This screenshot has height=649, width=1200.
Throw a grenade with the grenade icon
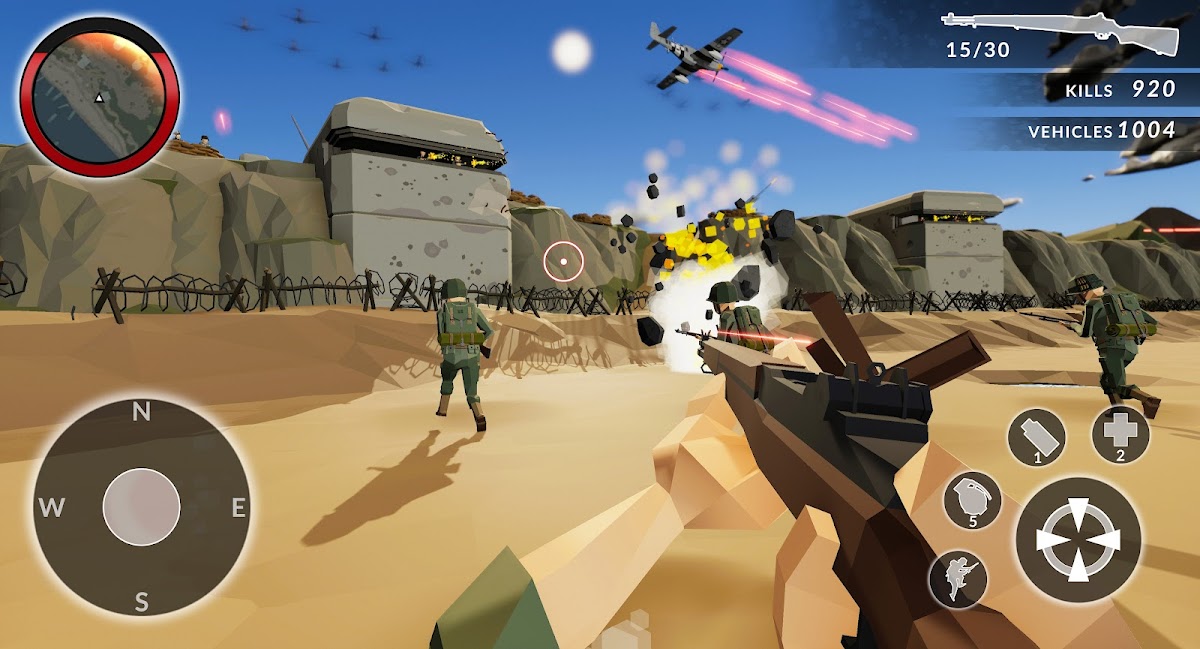pyautogui.click(x=972, y=500)
